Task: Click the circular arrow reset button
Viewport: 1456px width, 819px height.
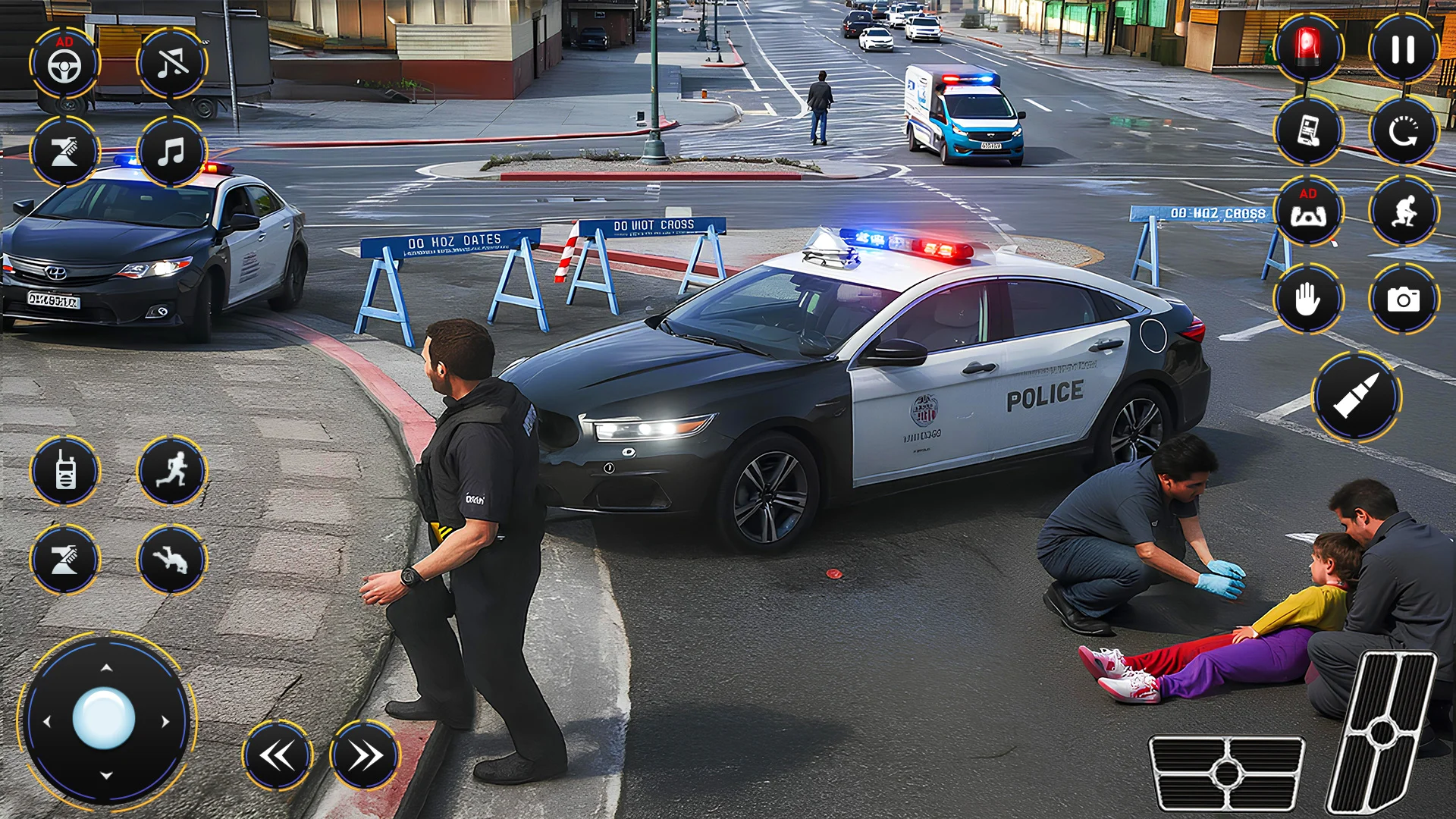Action: pos(1403,130)
